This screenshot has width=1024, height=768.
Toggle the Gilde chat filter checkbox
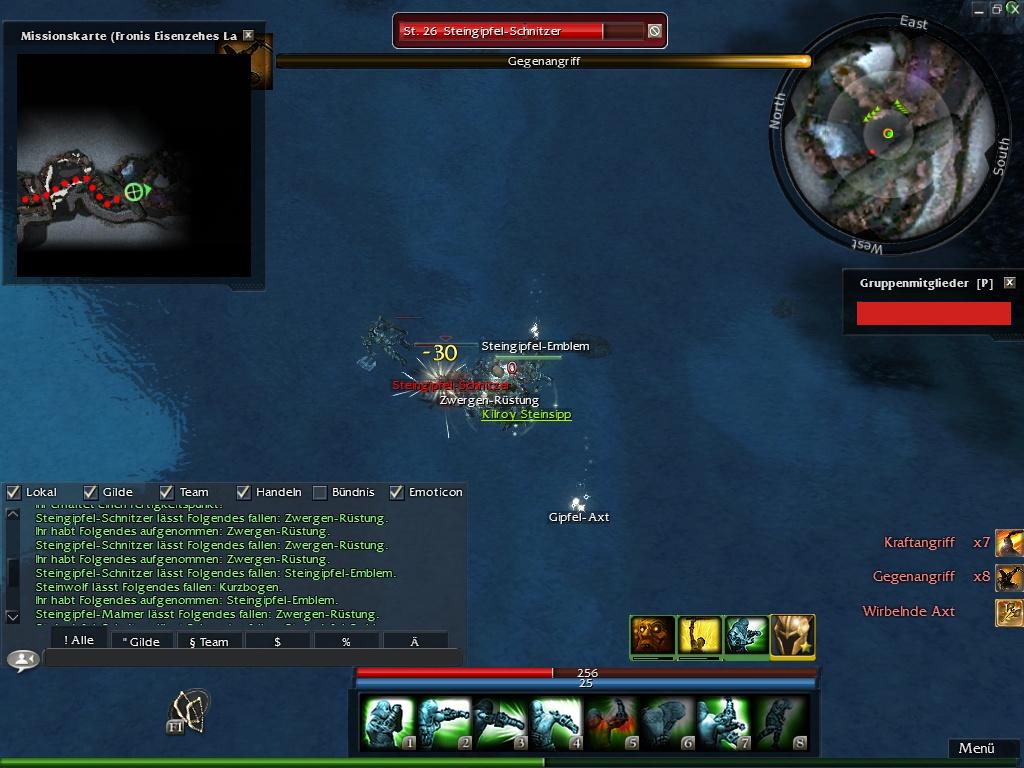[x=90, y=492]
